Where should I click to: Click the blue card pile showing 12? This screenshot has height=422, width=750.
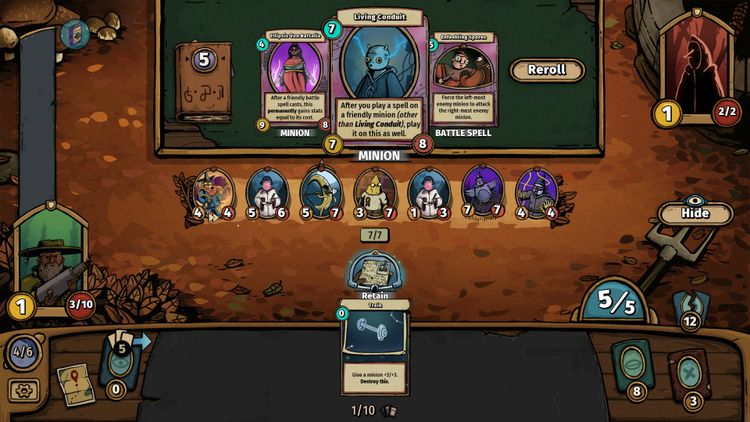click(688, 306)
